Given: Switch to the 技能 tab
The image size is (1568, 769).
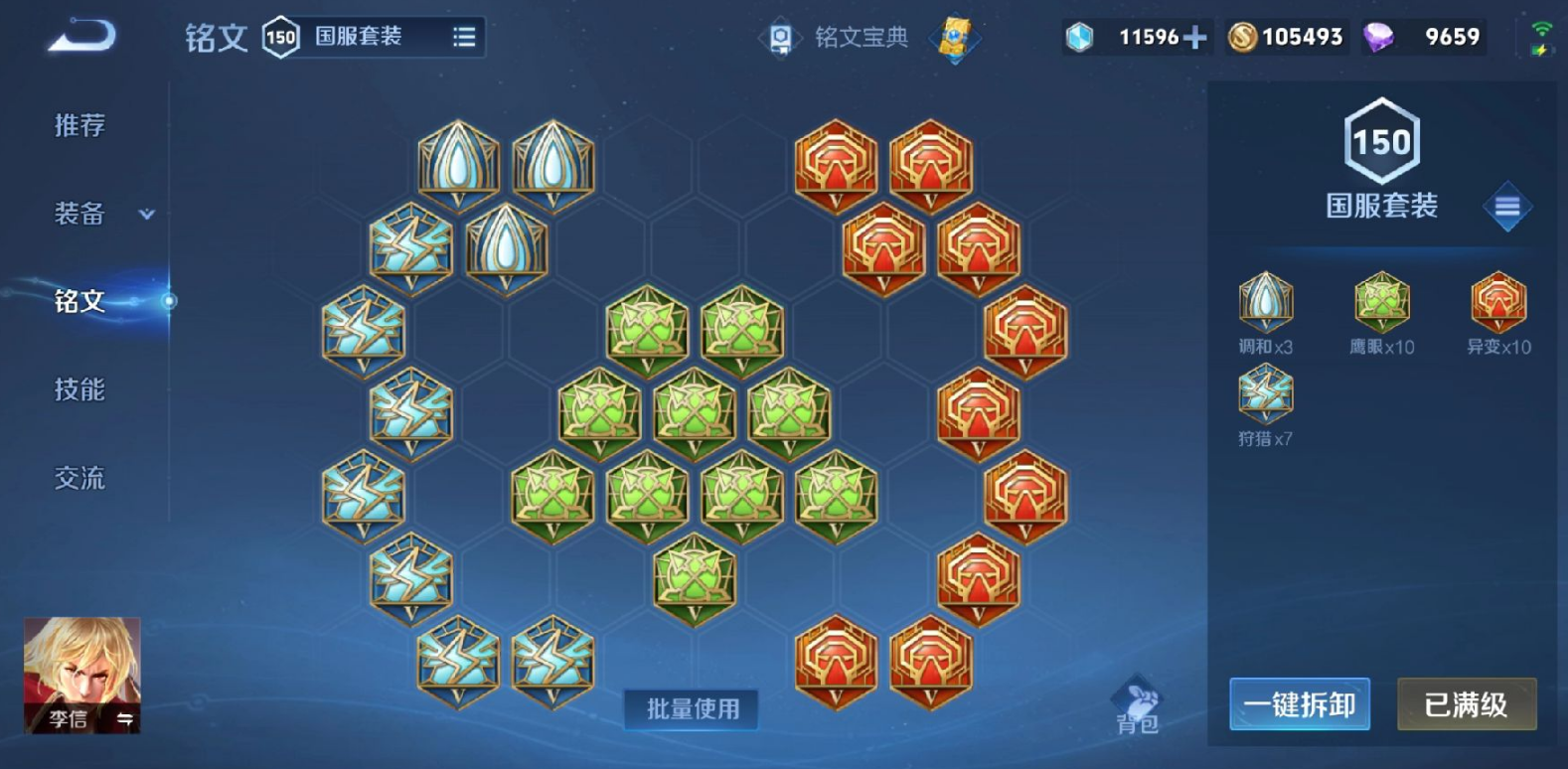Looking at the screenshot, I should point(79,389).
